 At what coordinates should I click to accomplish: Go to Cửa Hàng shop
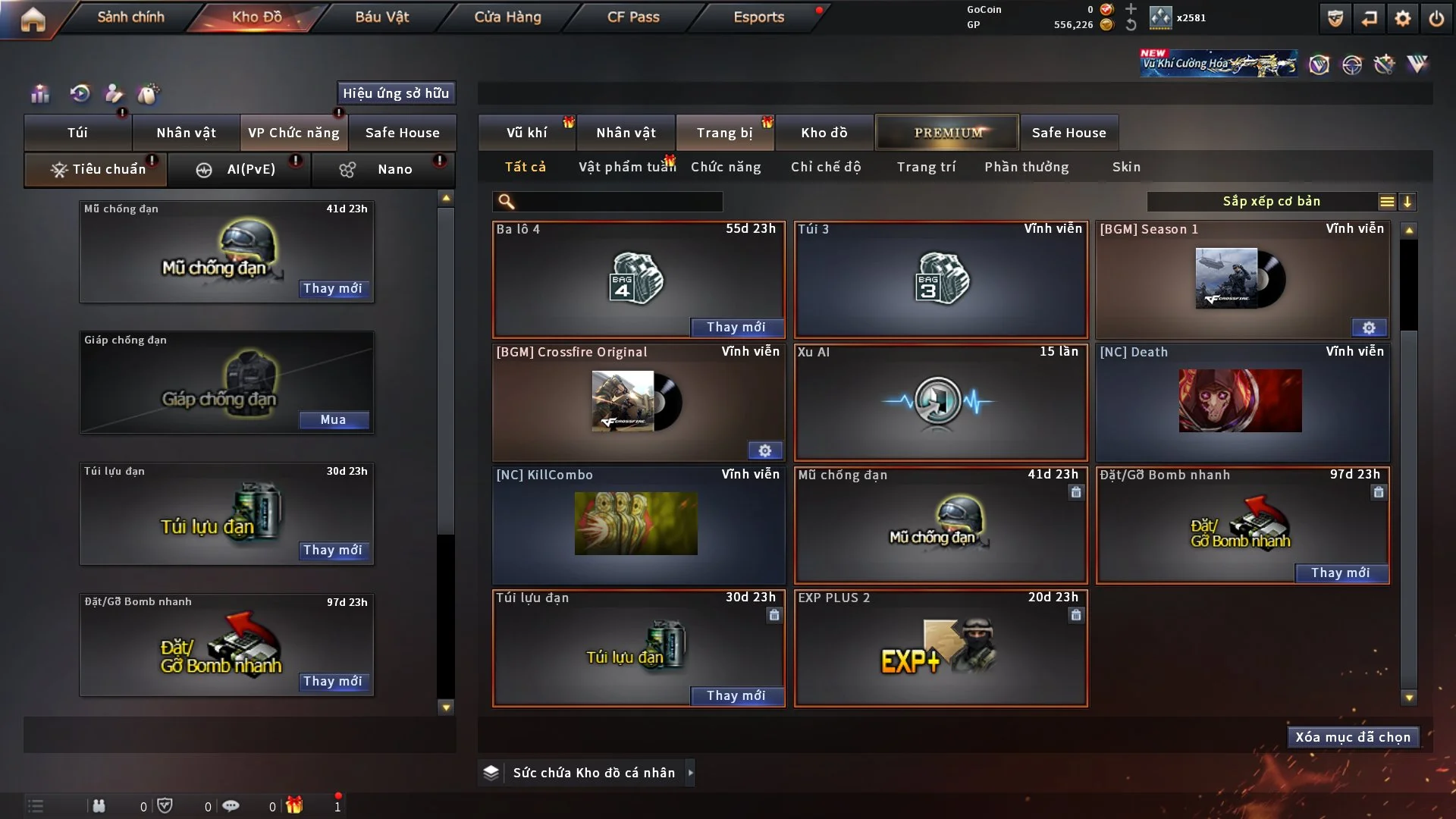pyautogui.click(x=507, y=17)
